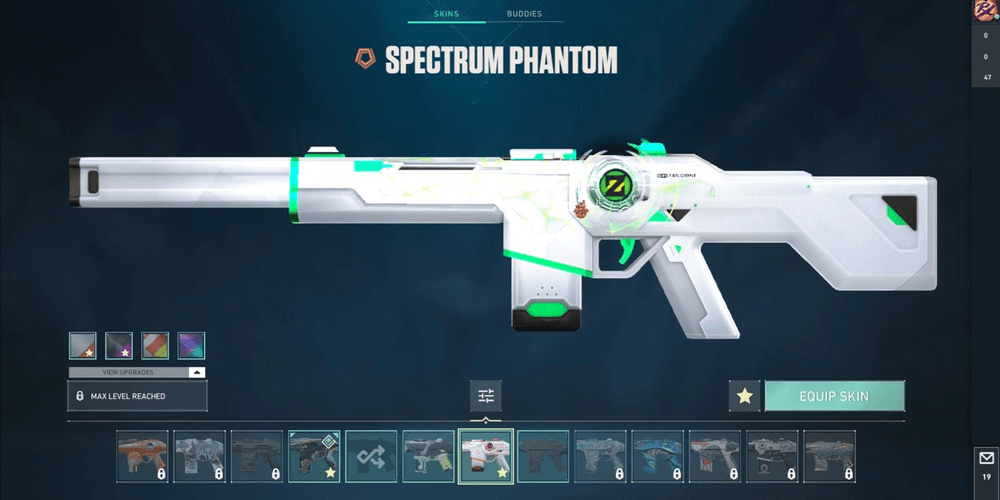1000x500 pixels.
Task: Choose the black and purple variant swatch
Action: [x=119, y=346]
